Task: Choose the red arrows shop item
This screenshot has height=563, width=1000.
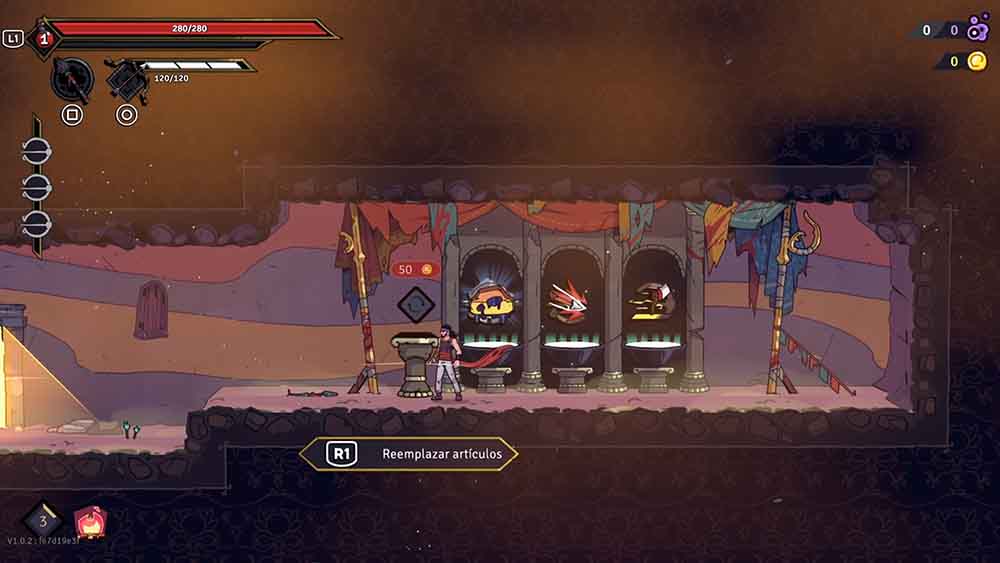Action: pyautogui.click(x=570, y=300)
